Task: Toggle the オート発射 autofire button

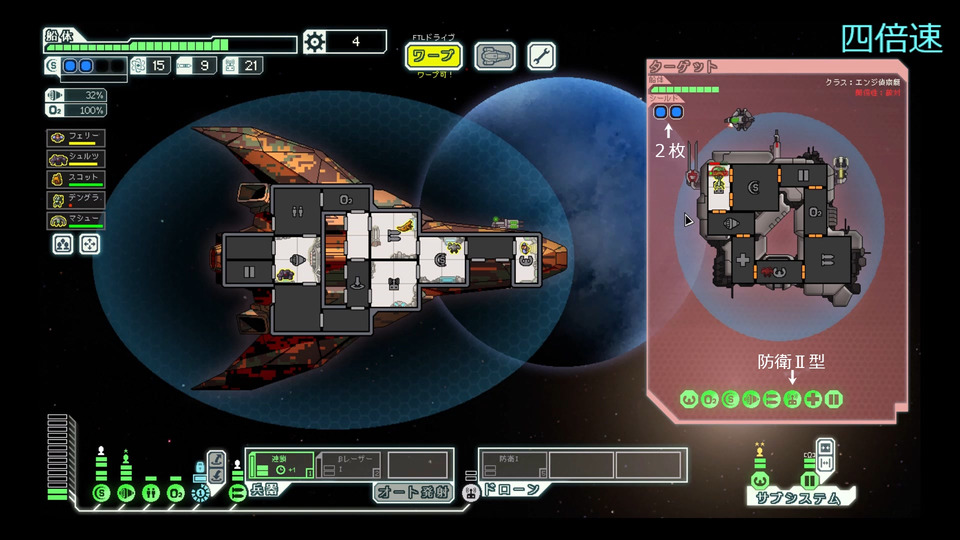Action: (x=413, y=492)
